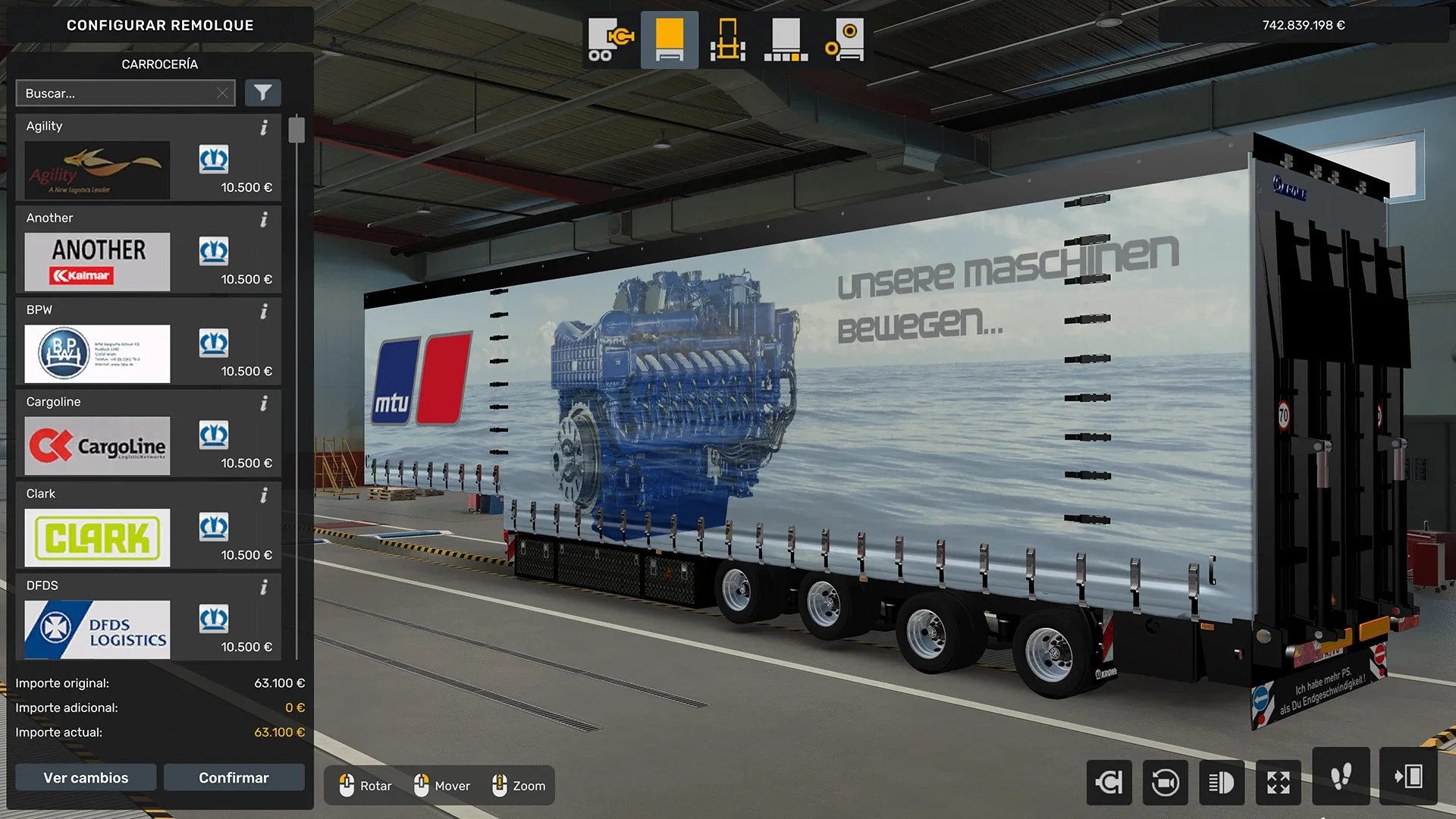Switch to the highlighted trailer body tab
1456x819 pixels.
668,39
